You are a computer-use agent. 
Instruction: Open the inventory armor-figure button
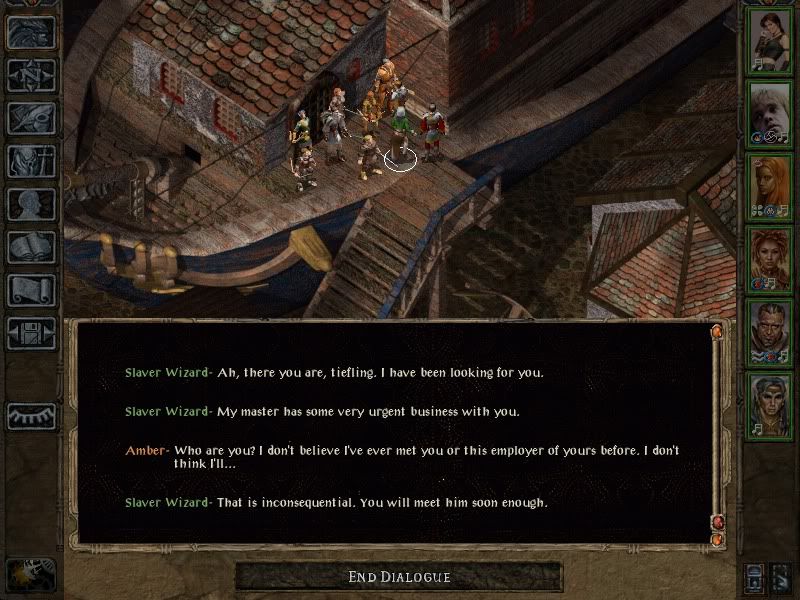pos(31,161)
